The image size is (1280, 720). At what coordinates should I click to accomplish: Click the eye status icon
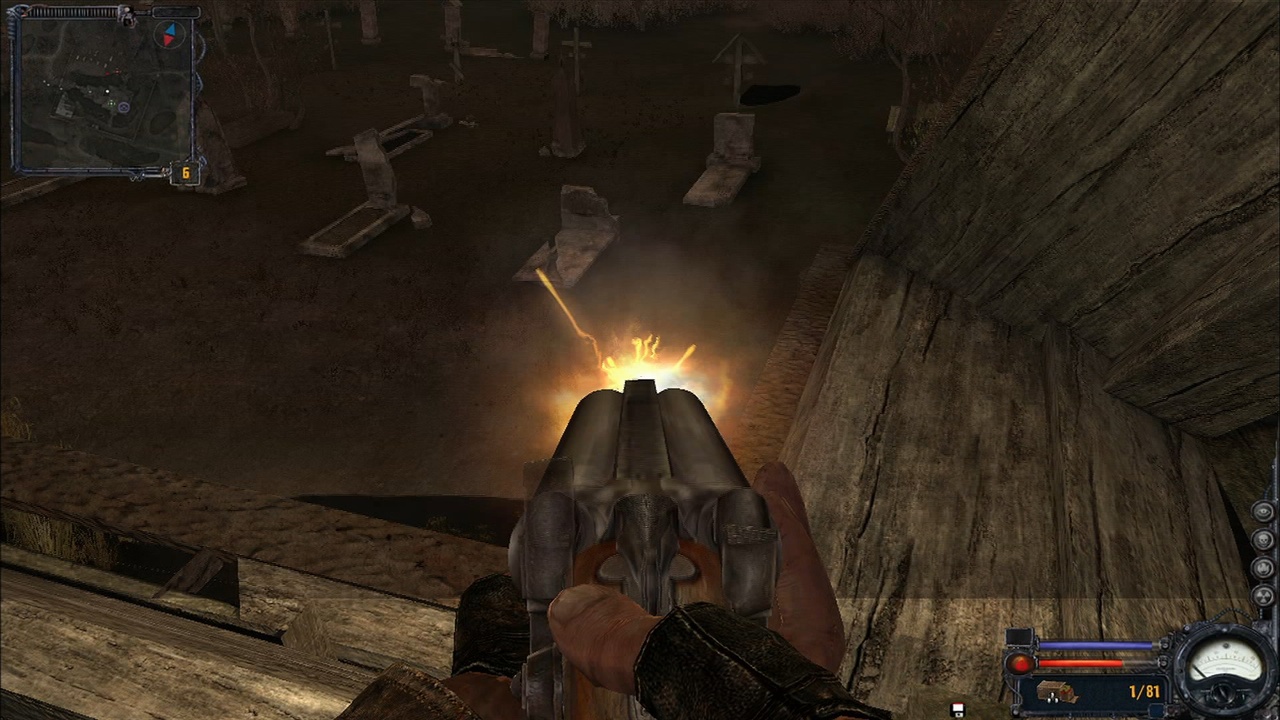click(1263, 514)
